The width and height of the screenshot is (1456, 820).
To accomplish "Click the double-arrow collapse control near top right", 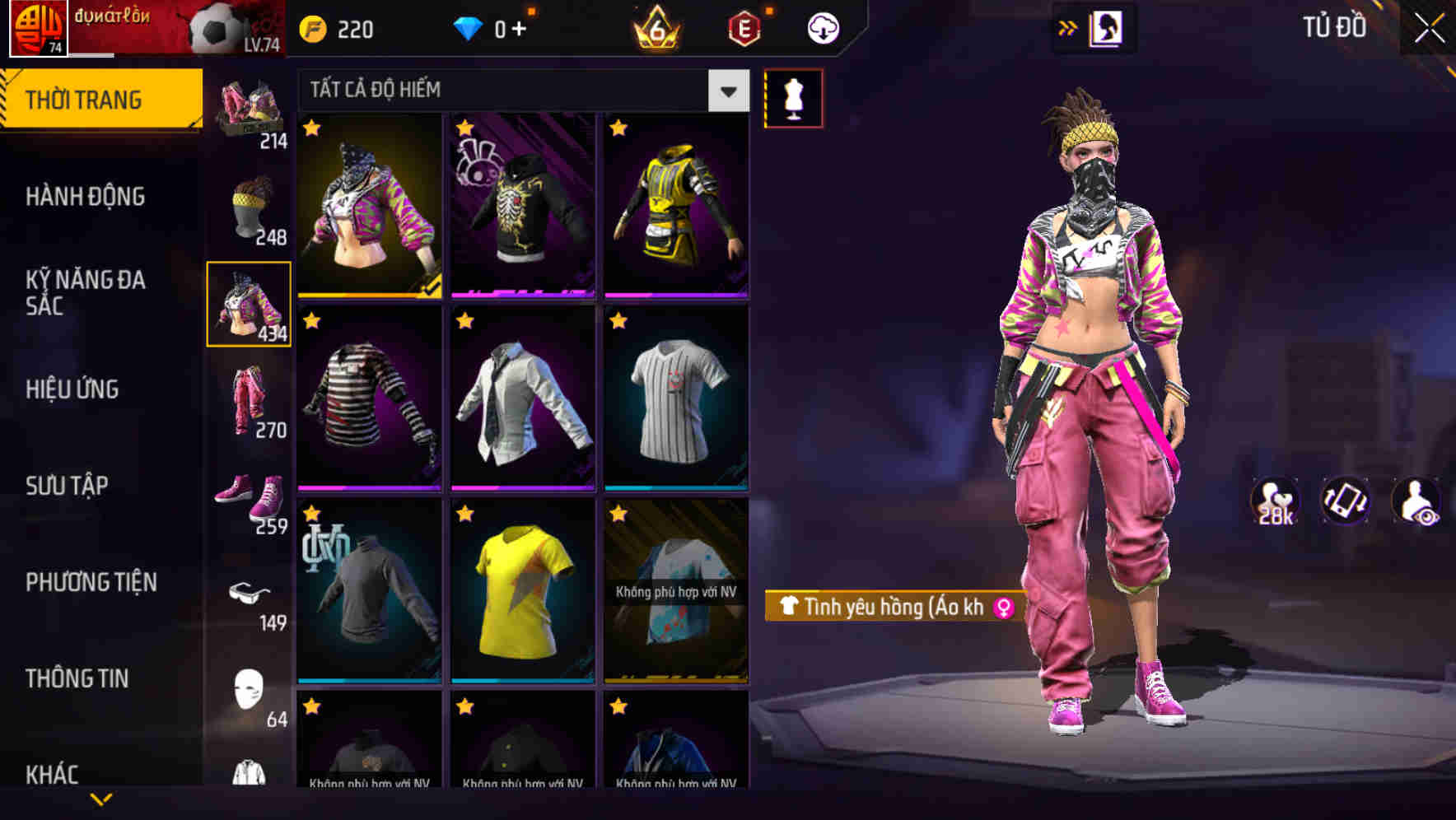I will click(1067, 26).
